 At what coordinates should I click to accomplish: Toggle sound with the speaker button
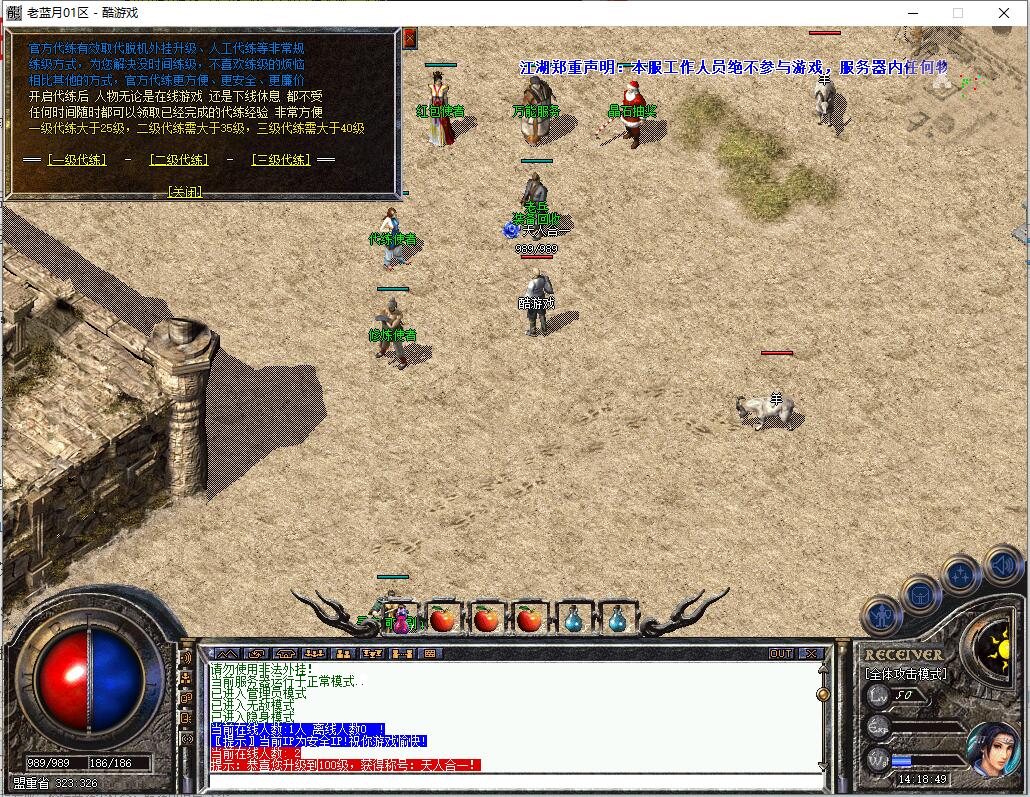1001,565
